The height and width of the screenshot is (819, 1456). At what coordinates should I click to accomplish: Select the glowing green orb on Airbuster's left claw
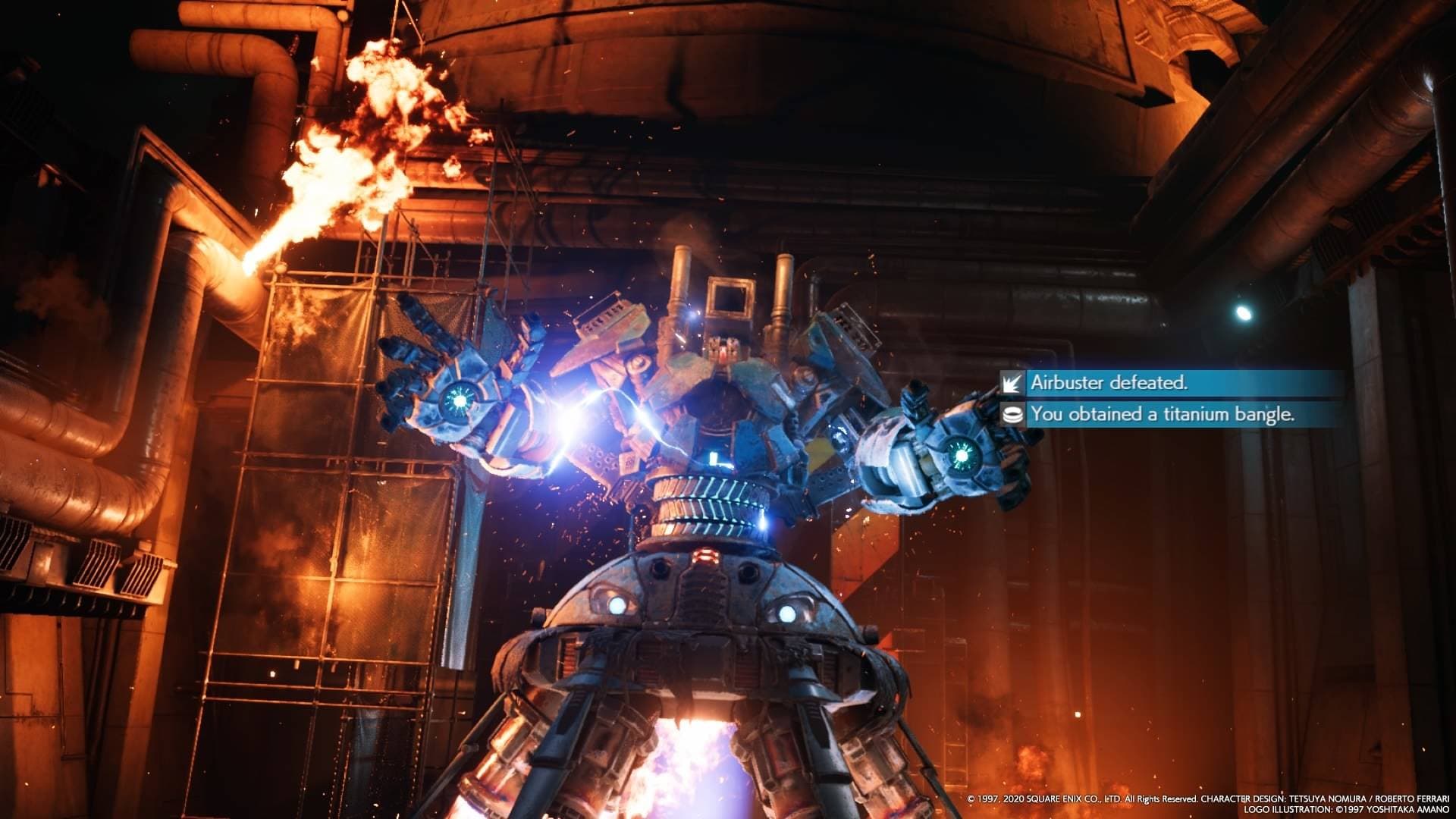458,400
